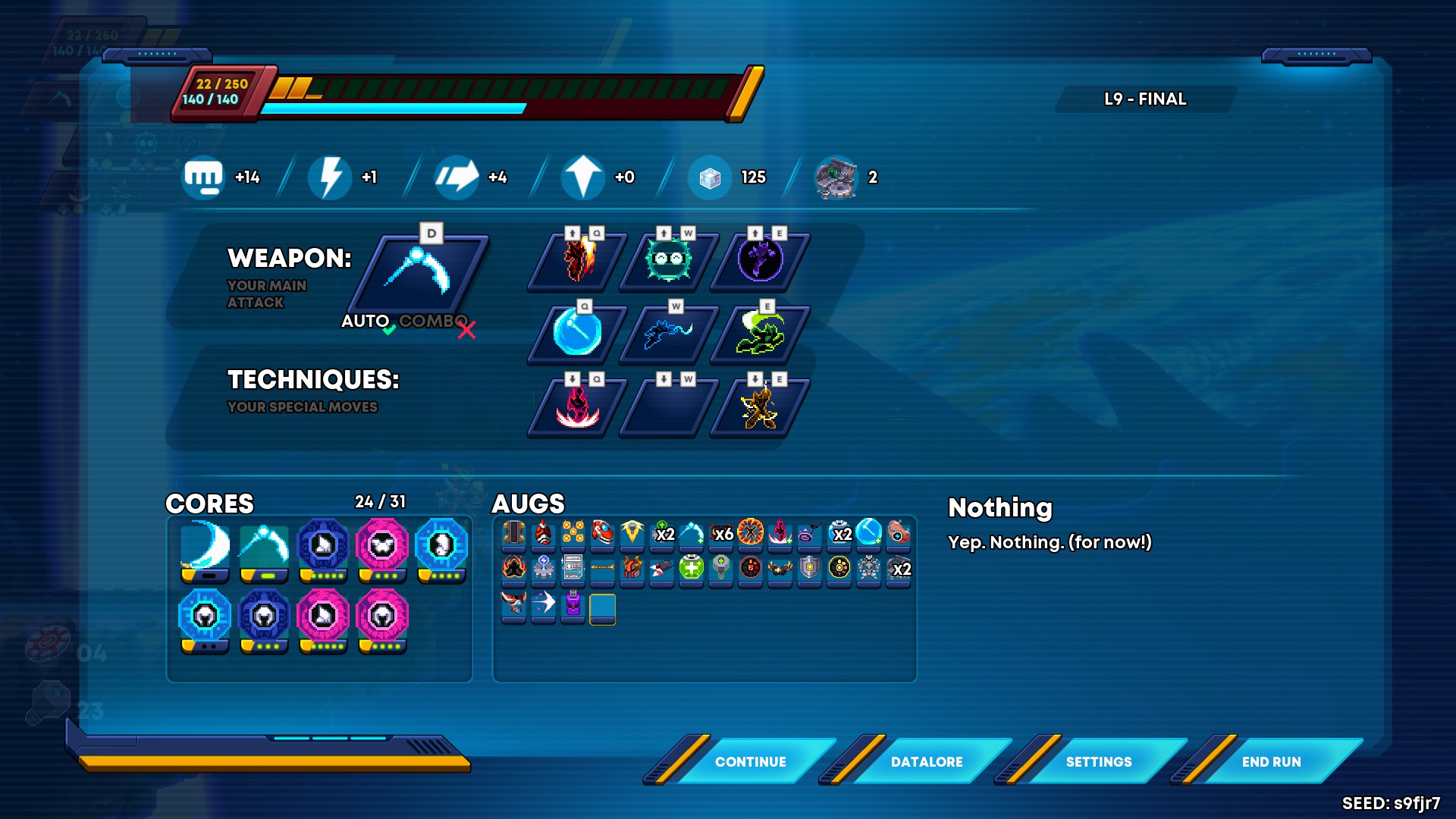This screenshot has height=819, width=1456.
Task: Toggle the Auto combo option
Action: click(x=366, y=322)
